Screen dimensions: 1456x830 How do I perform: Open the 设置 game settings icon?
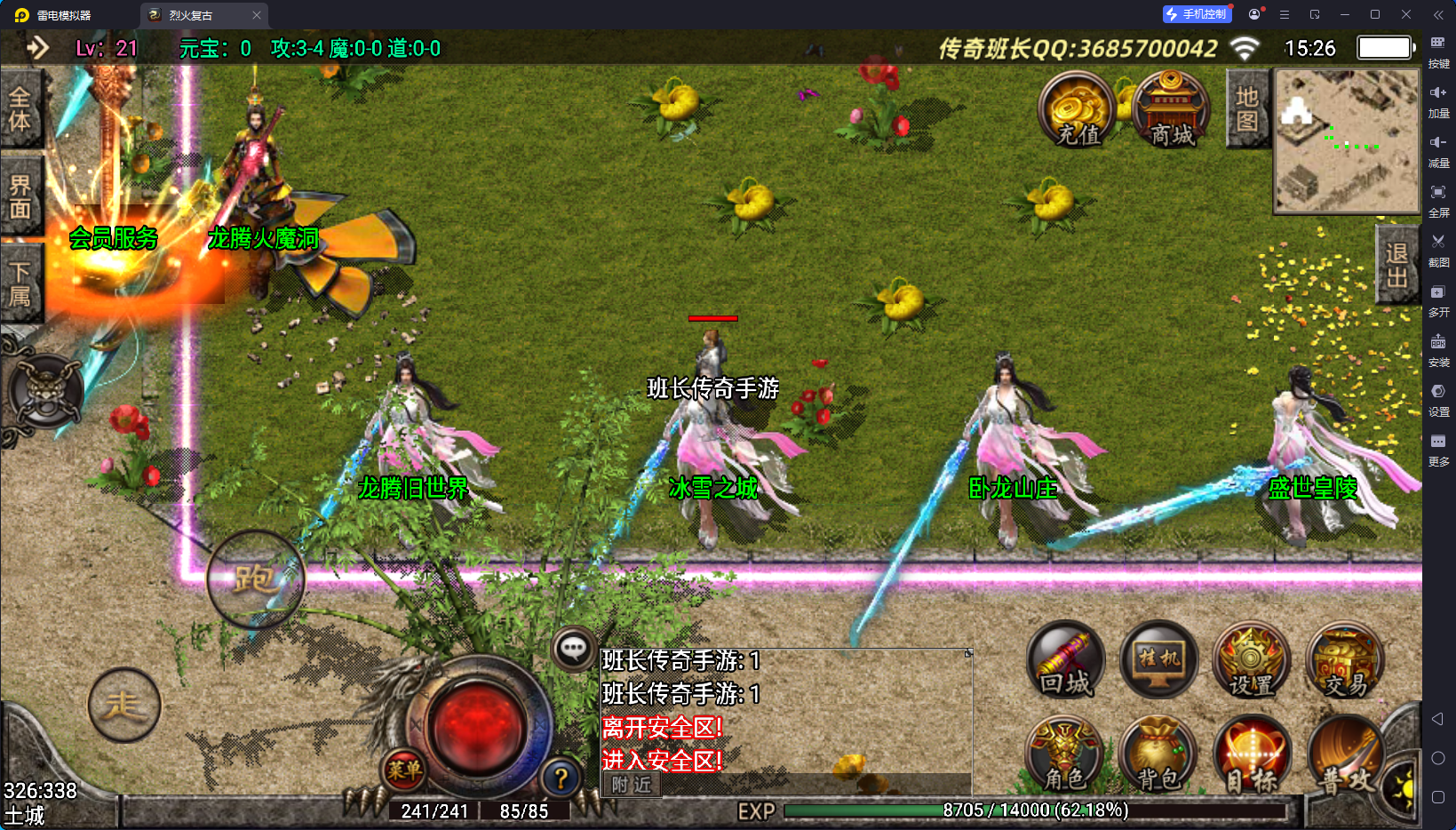[1251, 661]
